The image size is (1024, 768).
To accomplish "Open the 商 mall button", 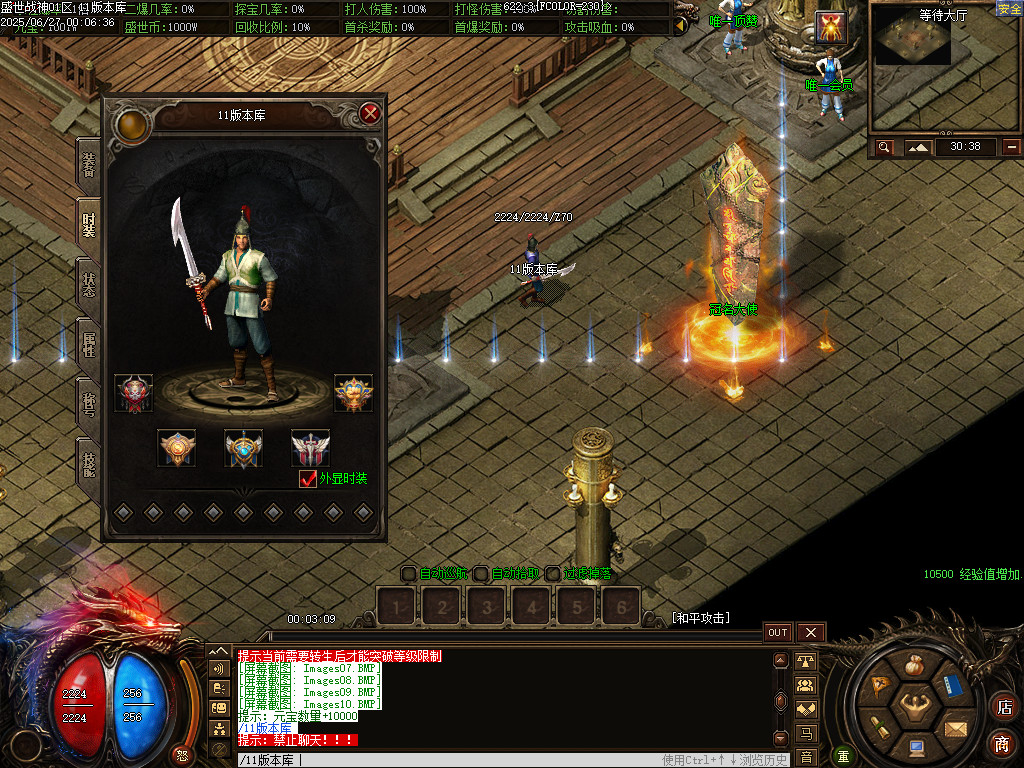I will pos(1002,743).
